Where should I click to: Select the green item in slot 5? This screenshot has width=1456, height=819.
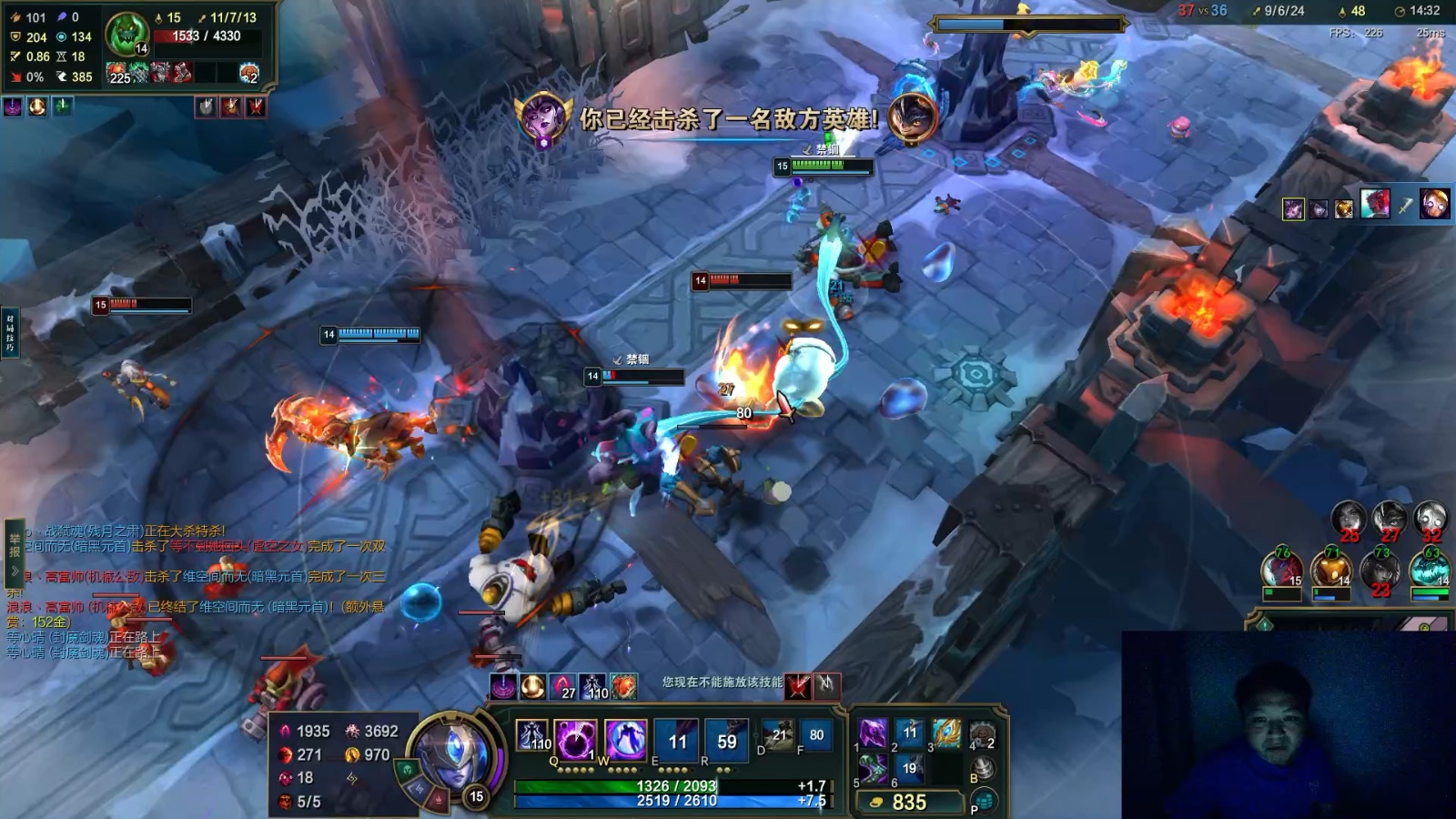tap(873, 769)
